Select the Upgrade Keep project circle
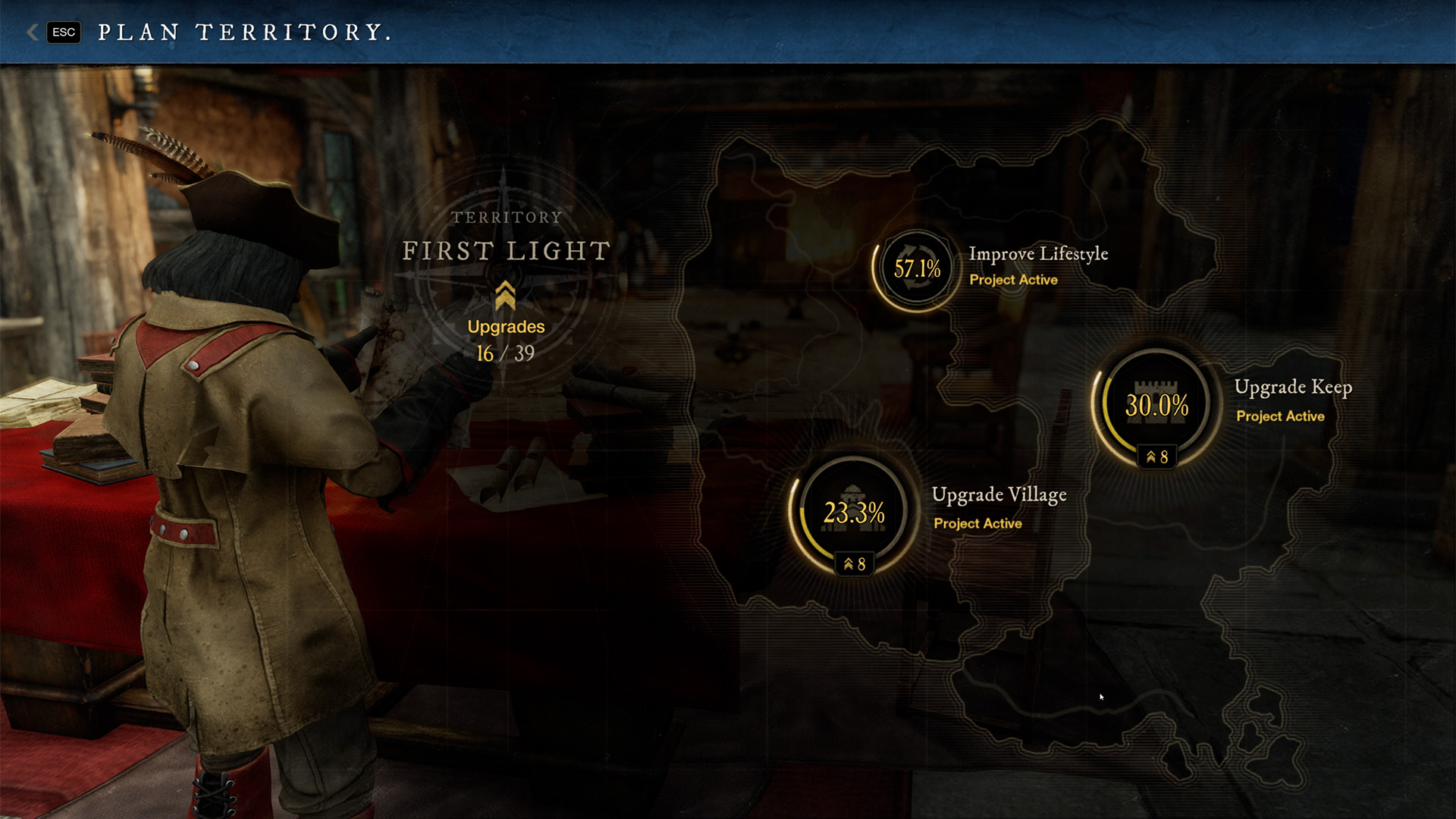This screenshot has width=1456, height=819. (x=1156, y=406)
